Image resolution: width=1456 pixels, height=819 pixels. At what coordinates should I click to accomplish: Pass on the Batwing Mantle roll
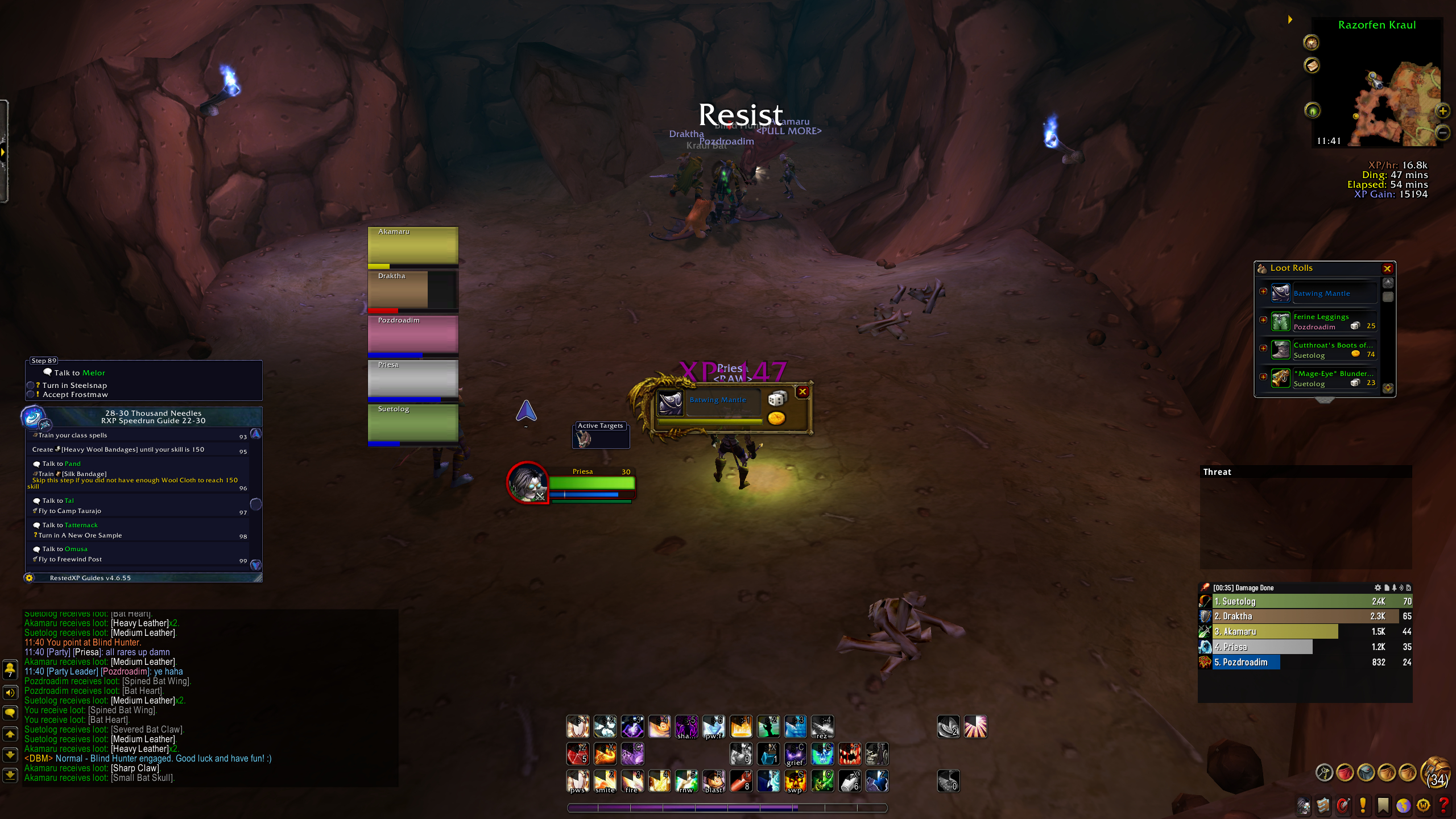point(803,391)
